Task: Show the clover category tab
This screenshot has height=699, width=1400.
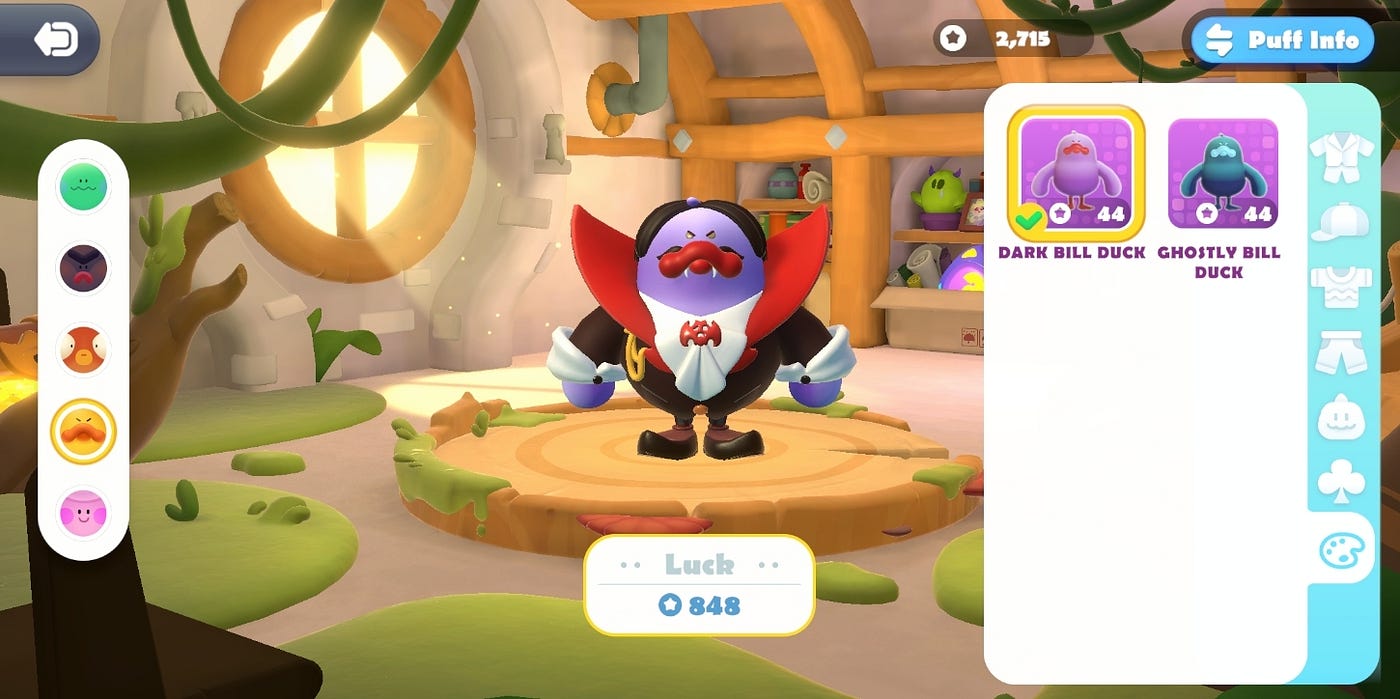Action: click(x=1341, y=482)
